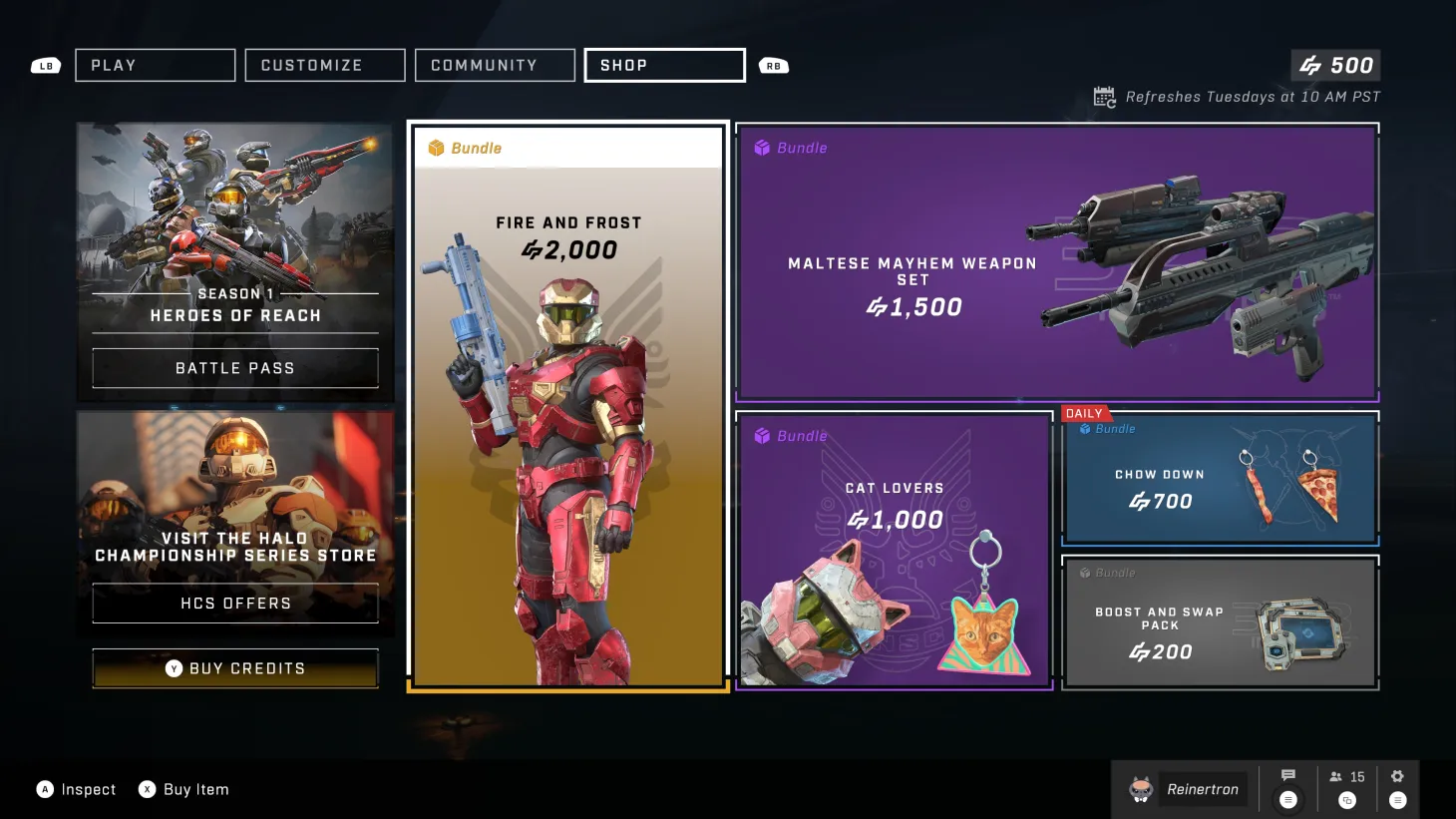
Task: Click the chat message icon in bottom bar
Action: pyautogui.click(x=1288, y=775)
